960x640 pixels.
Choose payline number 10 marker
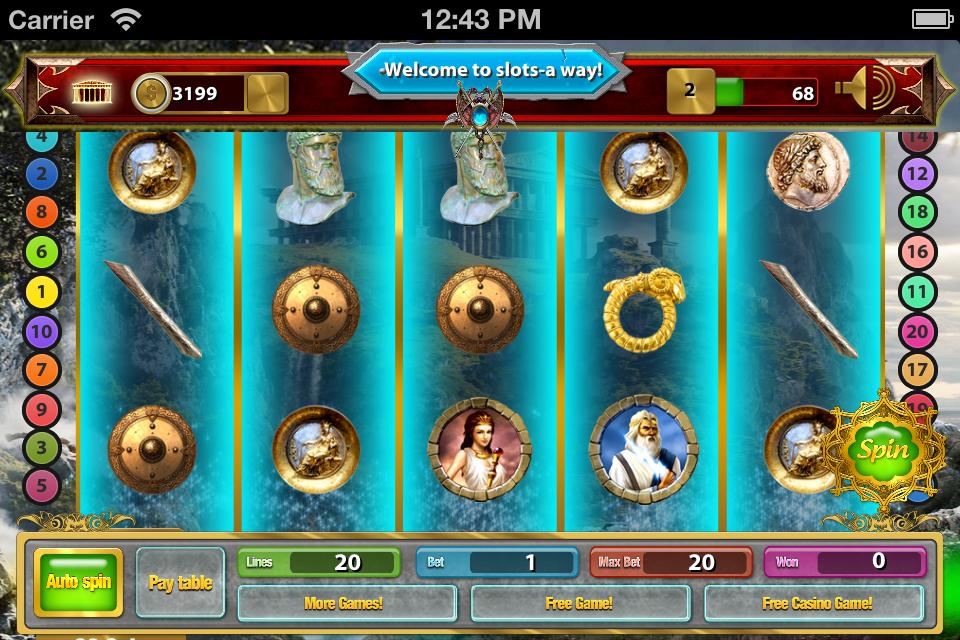[42, 331]
